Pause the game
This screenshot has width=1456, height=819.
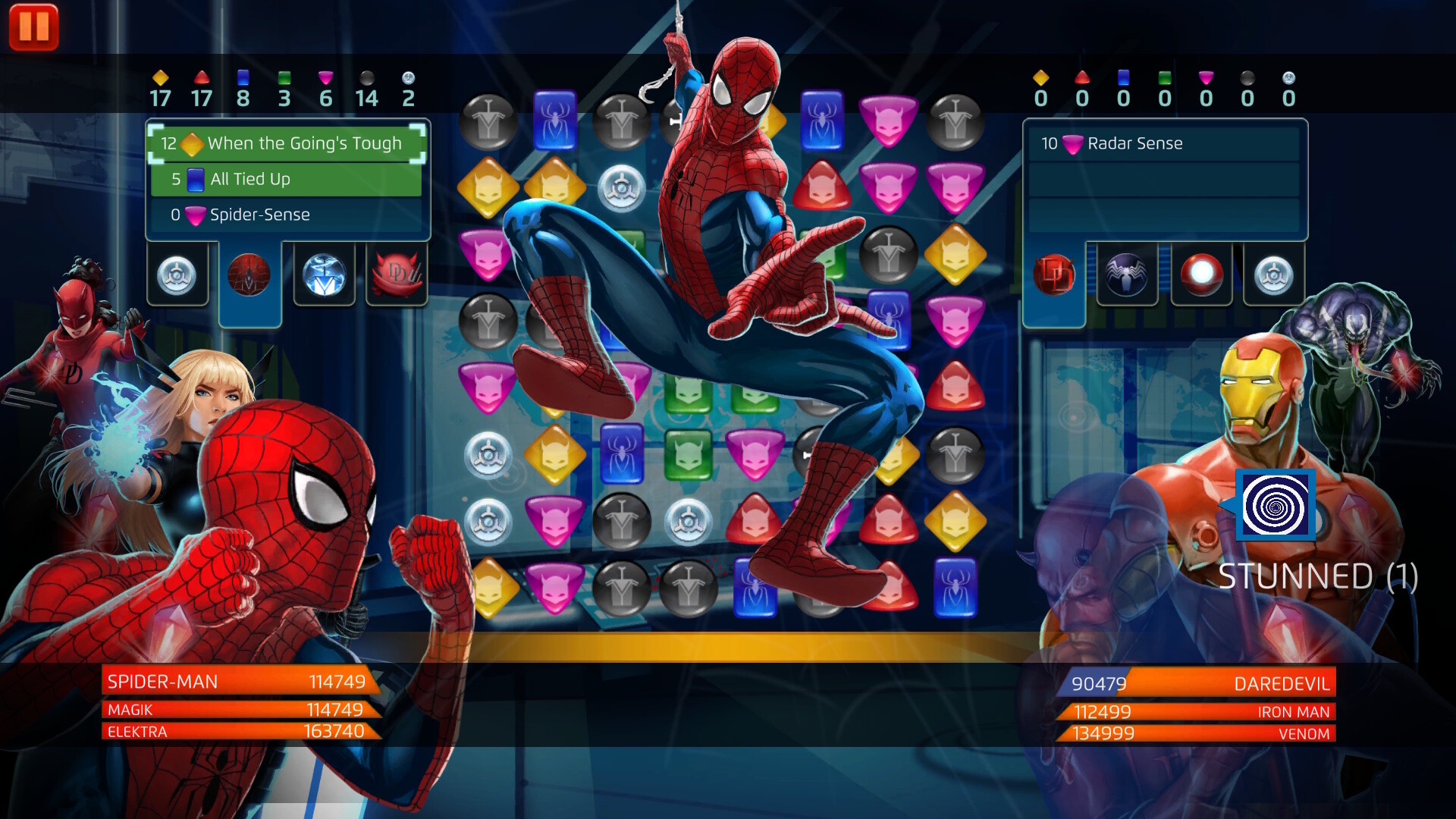pyautogui.click(x=36, y=28)
